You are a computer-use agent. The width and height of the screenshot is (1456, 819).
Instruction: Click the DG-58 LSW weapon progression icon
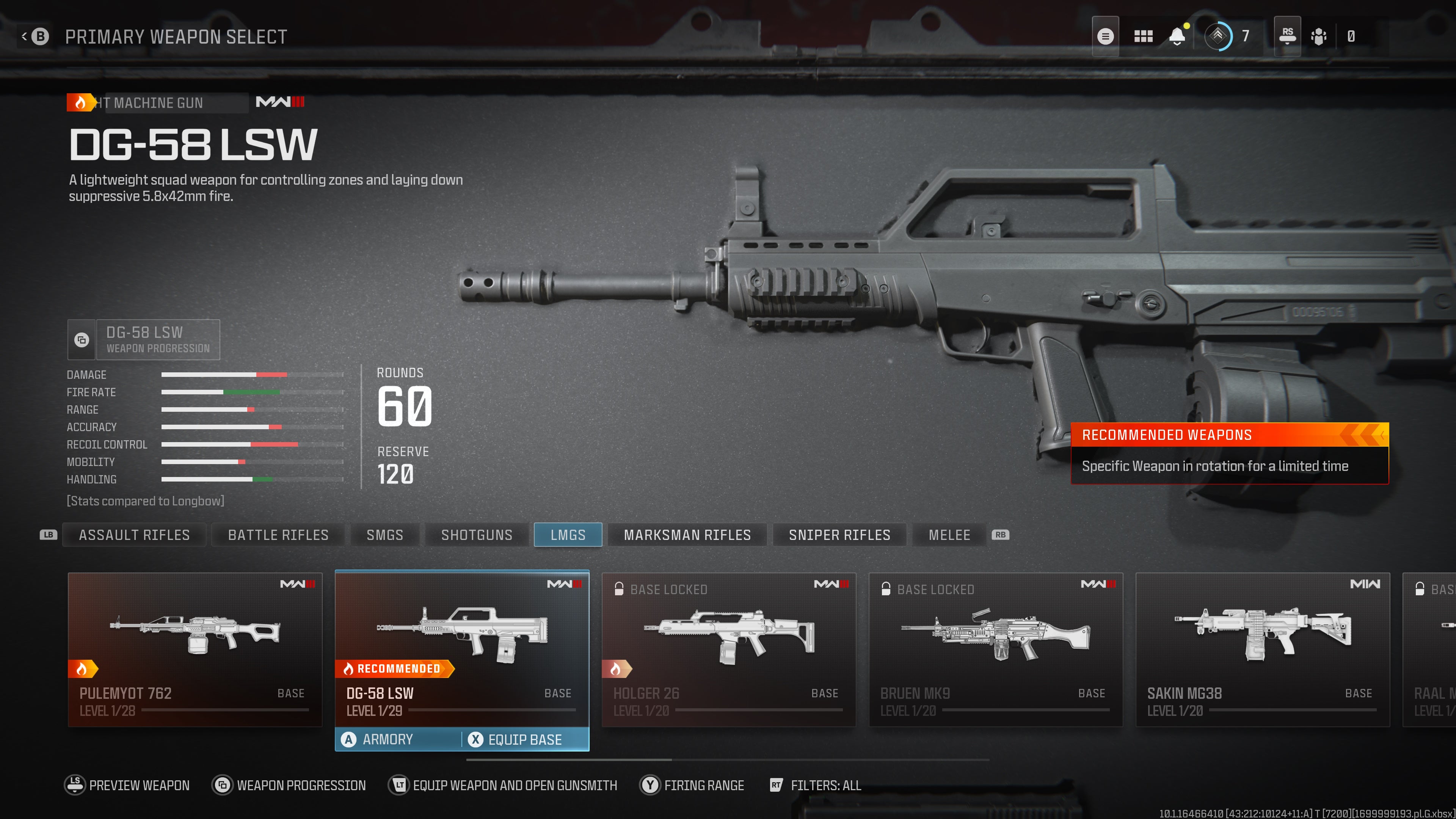[82, 340]
